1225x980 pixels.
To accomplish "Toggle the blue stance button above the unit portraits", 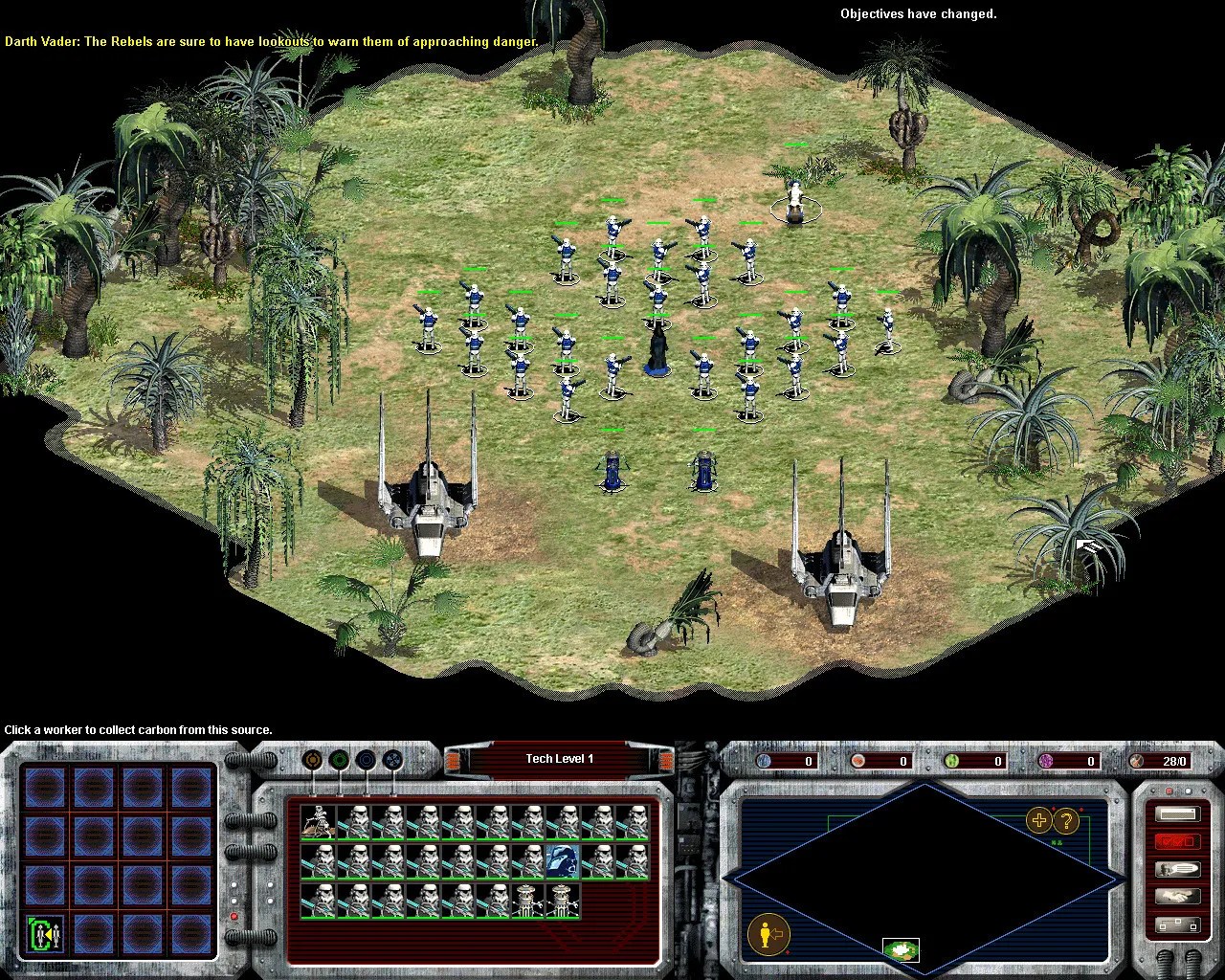I will tap(367, 759).
